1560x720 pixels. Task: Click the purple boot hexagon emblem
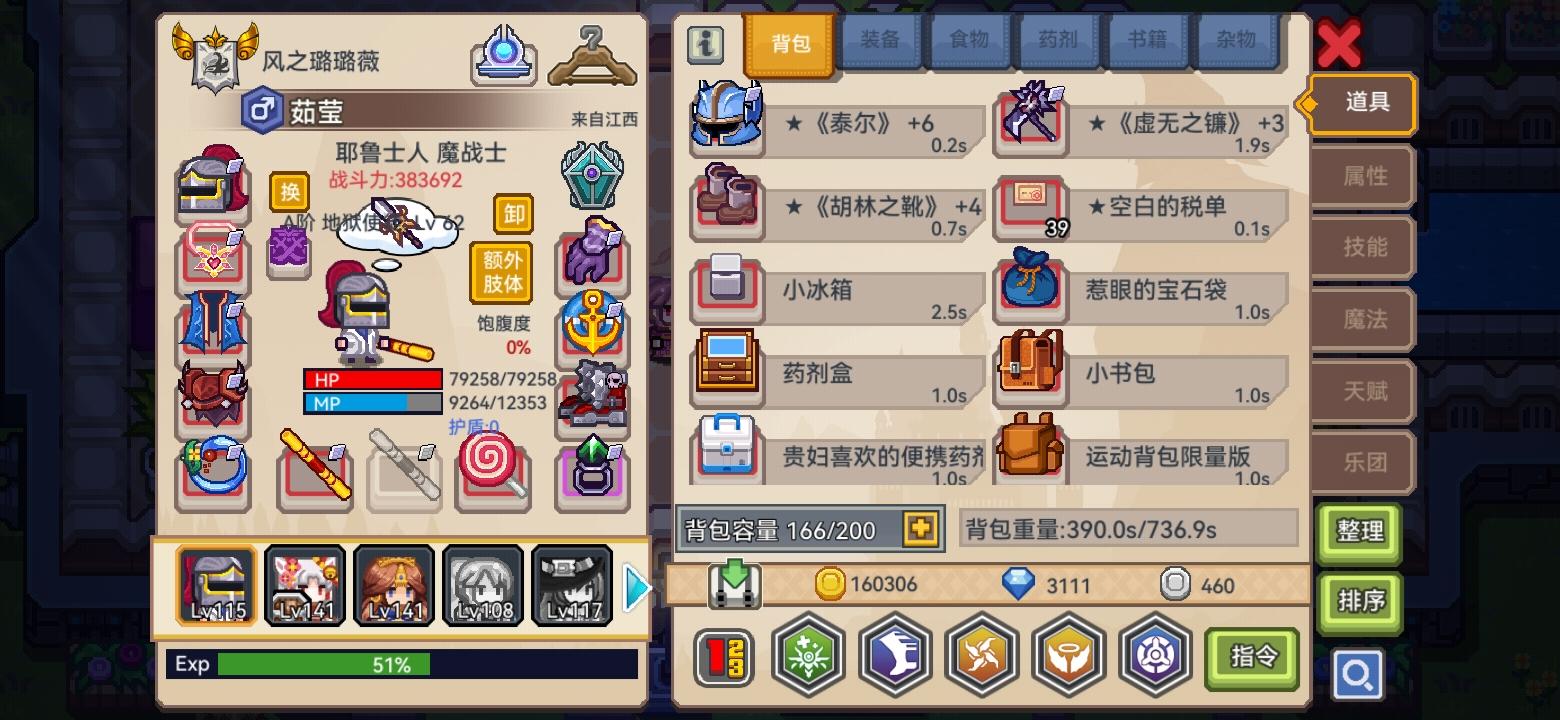(x=895, y=656)
